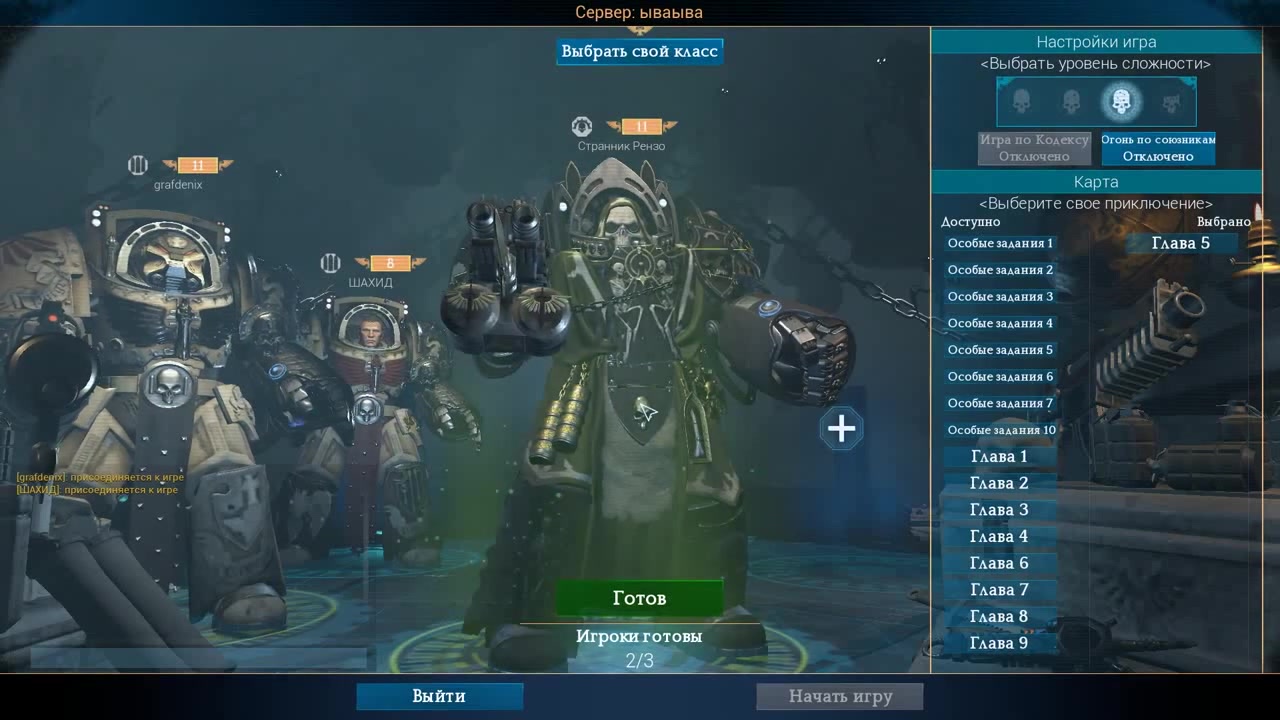Choose the "Глава 8" chapter

tap(999, 616)
